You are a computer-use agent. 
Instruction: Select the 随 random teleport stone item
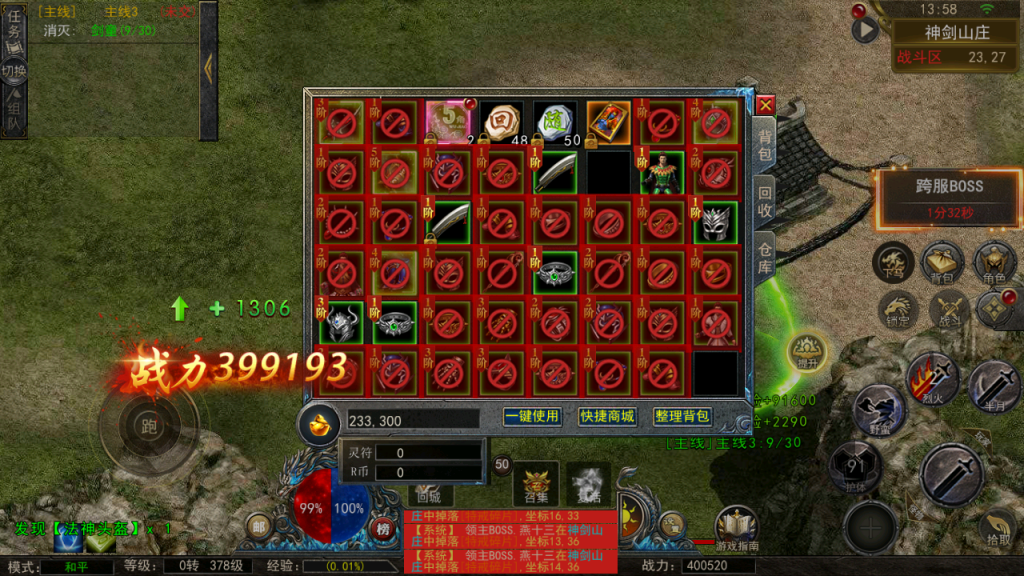pyautogui.click(x=553, y=122)
